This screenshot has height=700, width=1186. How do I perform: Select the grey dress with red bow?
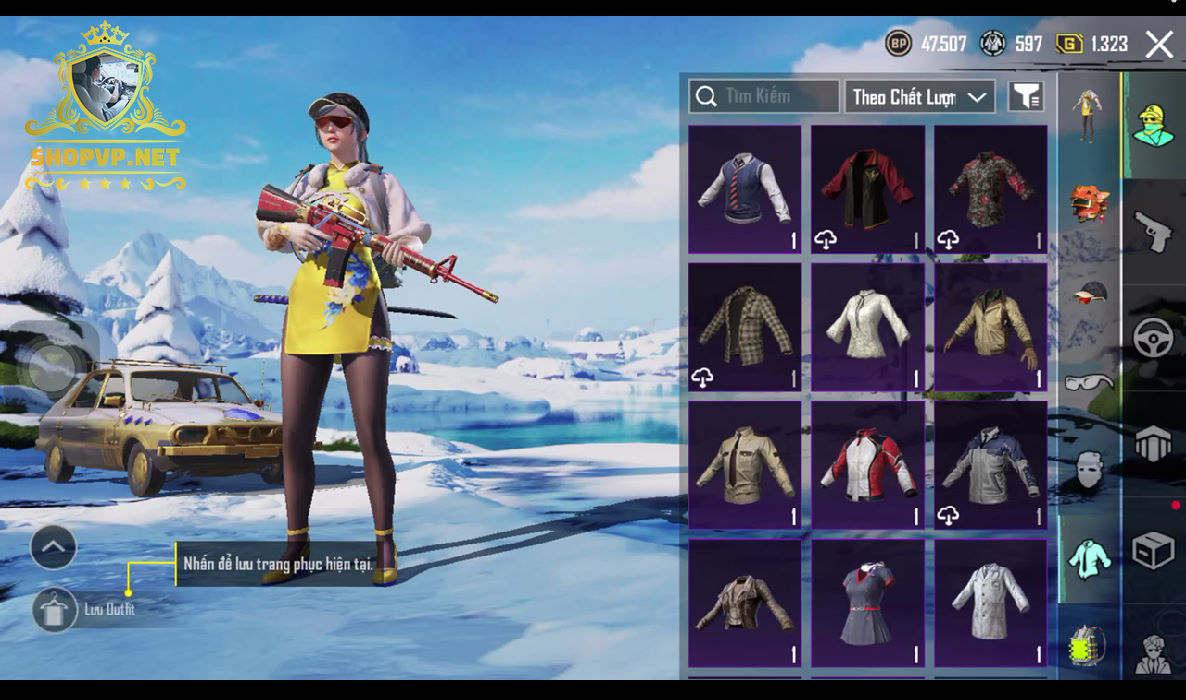click(x=868, y=603)
